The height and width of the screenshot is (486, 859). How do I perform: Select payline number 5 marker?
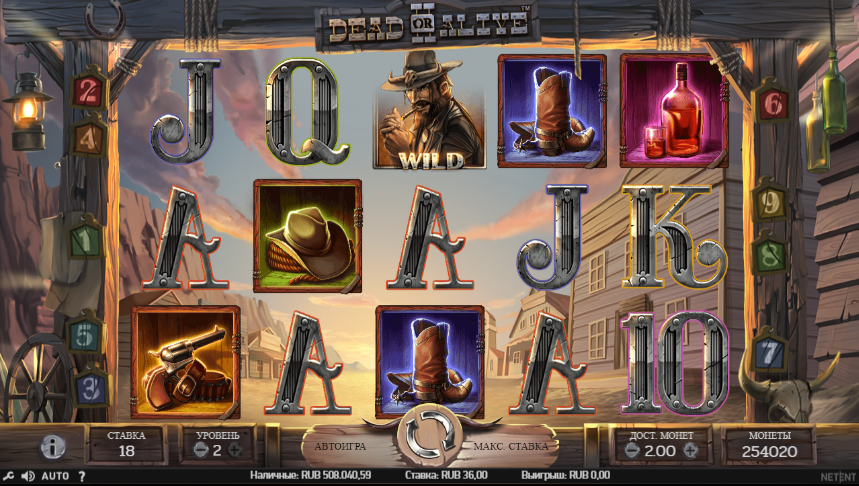click(x=87, y=331)
